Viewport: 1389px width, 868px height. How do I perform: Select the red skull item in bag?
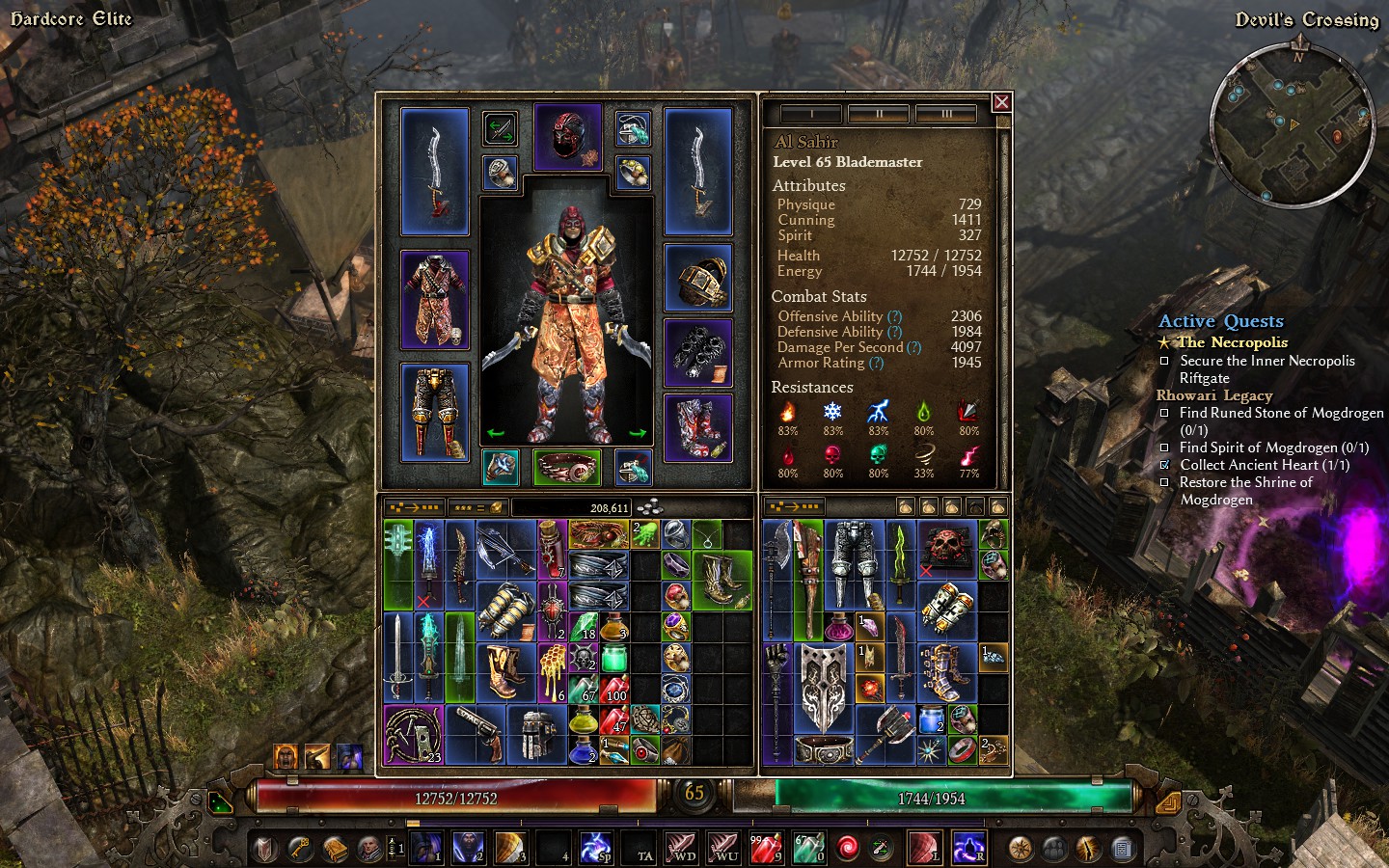pos(946,548)
